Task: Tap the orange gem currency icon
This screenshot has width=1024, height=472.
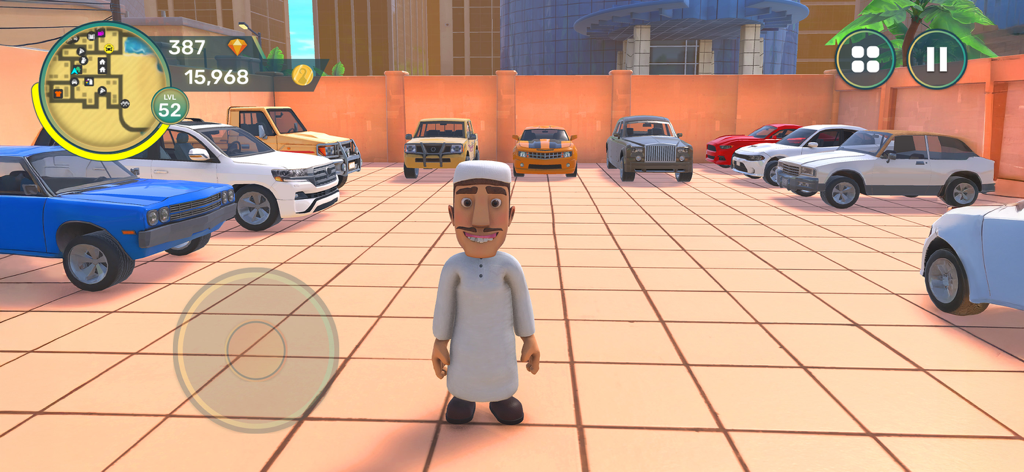Action: click(x=237, y=47)
